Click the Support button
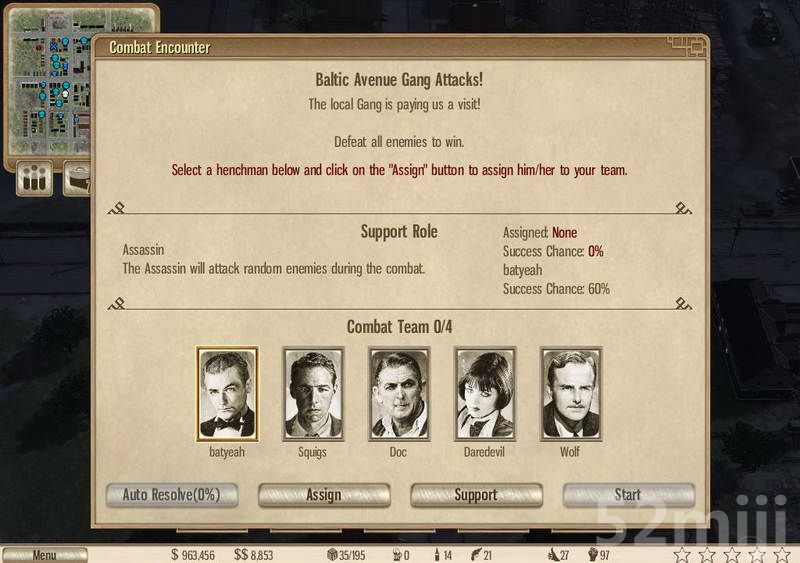The height and width of the screenshot is (563, 800). point(476,495)
